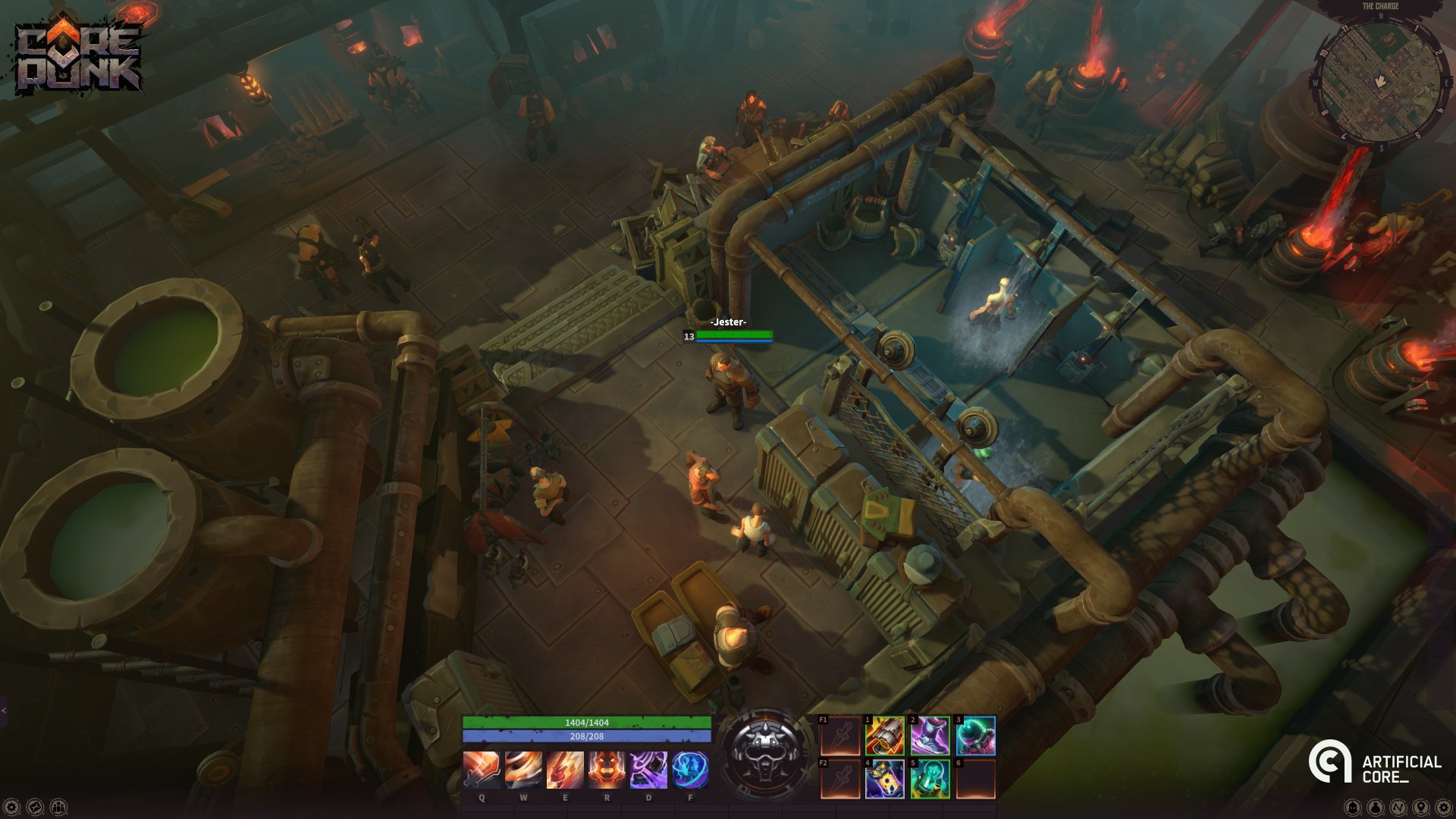
Task: Open the gear settings button in the bottom-right corner
Action: click(1443, 807)
